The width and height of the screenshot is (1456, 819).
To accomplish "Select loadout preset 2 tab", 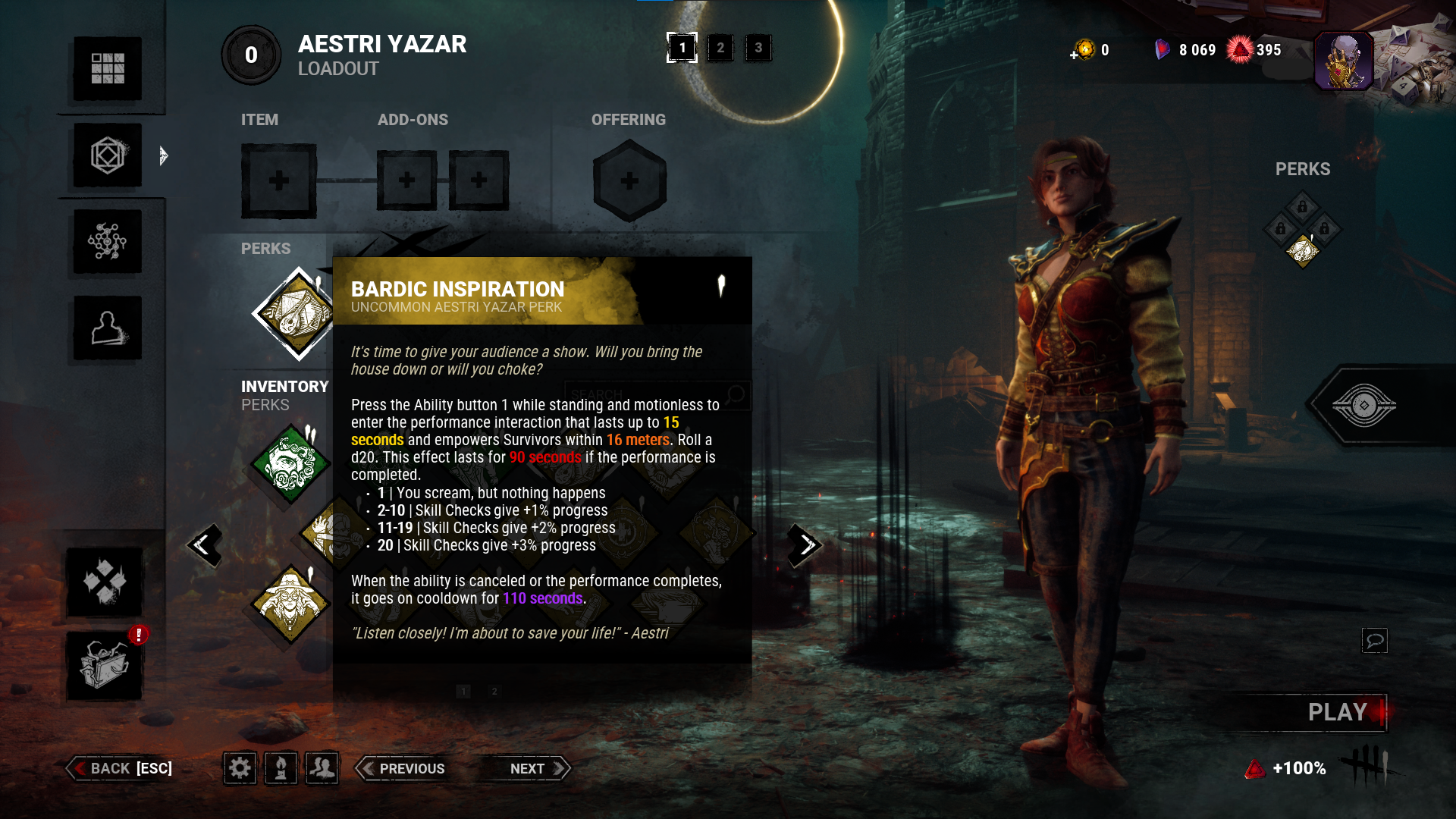I will (x=719, y=47).
